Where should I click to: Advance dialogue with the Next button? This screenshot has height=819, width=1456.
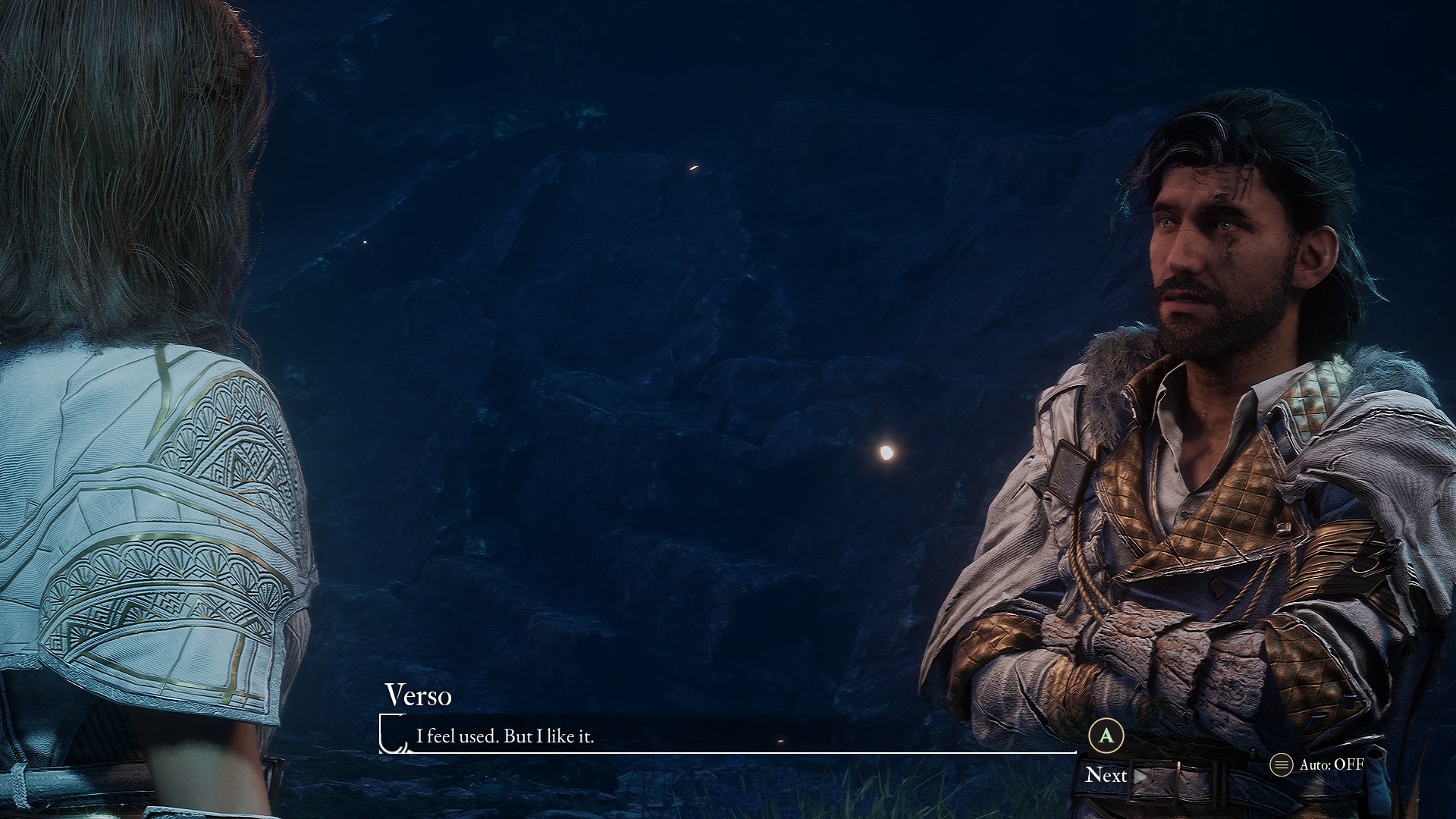pyautogui.click(x=1112, y=774)
